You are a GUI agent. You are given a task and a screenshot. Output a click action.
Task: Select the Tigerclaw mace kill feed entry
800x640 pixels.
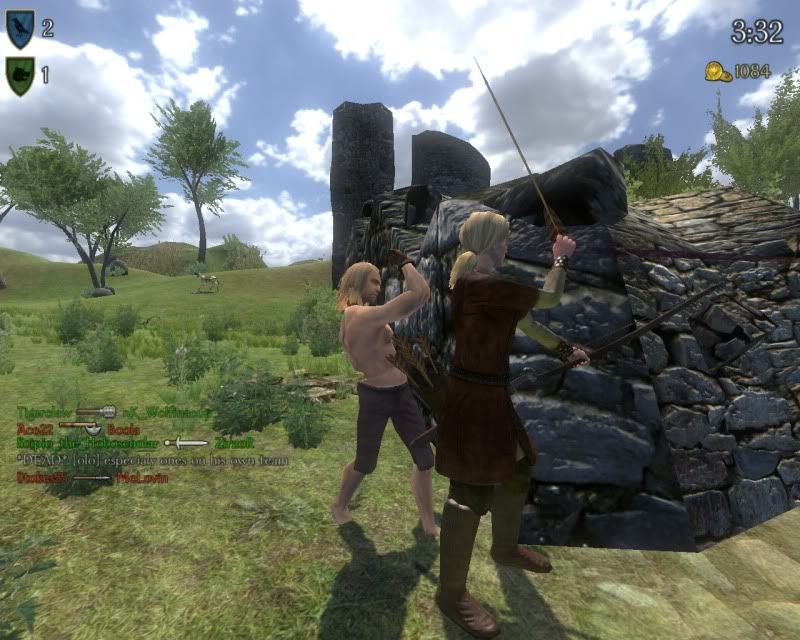tap(96, 412)
